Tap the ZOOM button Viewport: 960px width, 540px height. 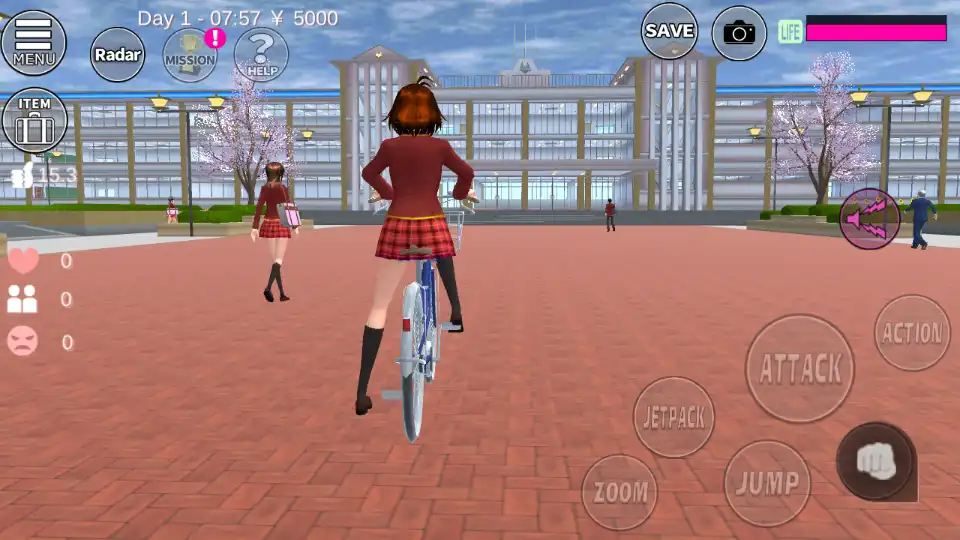(620, 492)
